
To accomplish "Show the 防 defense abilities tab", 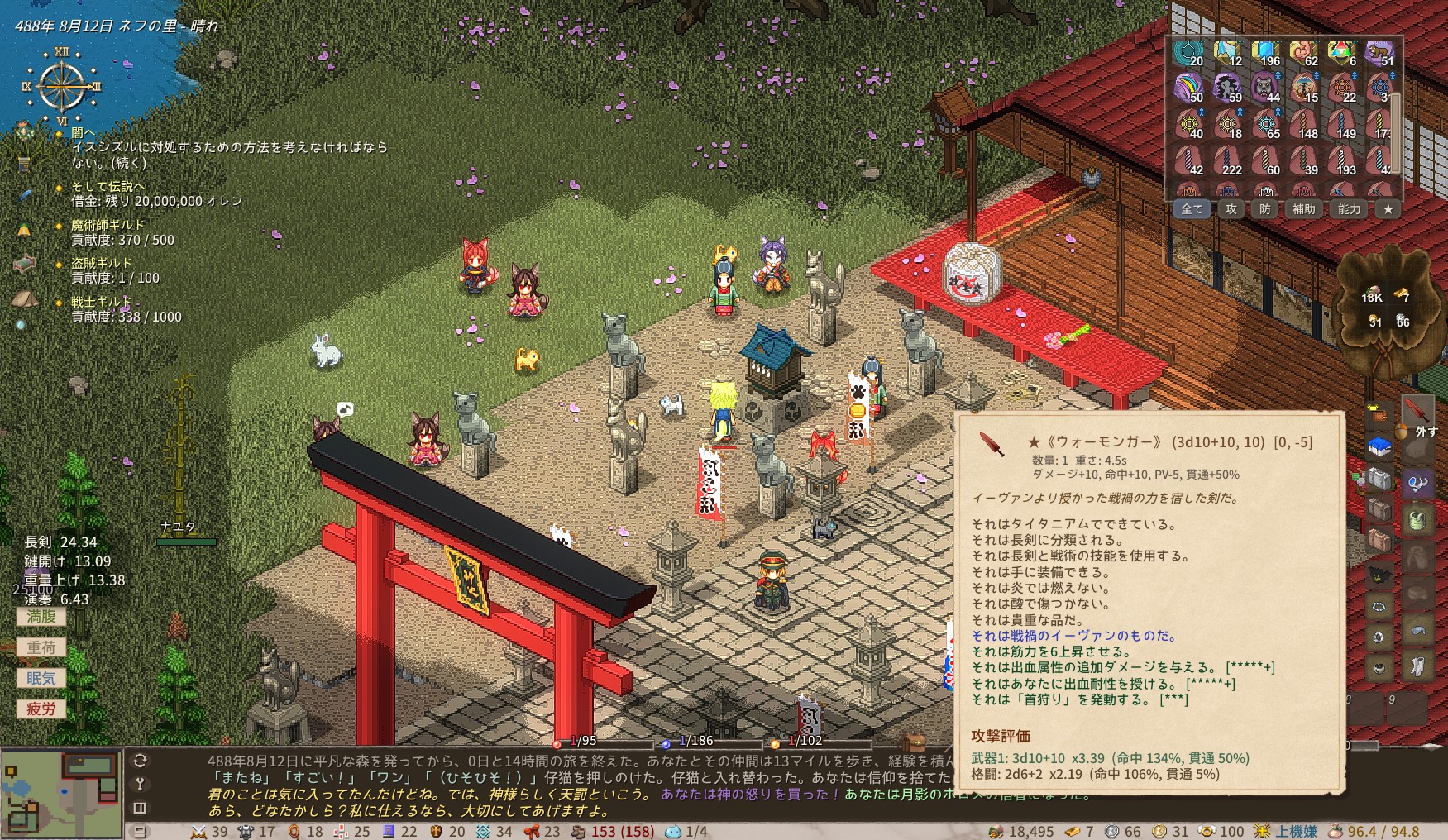I will pos(1265,209).
